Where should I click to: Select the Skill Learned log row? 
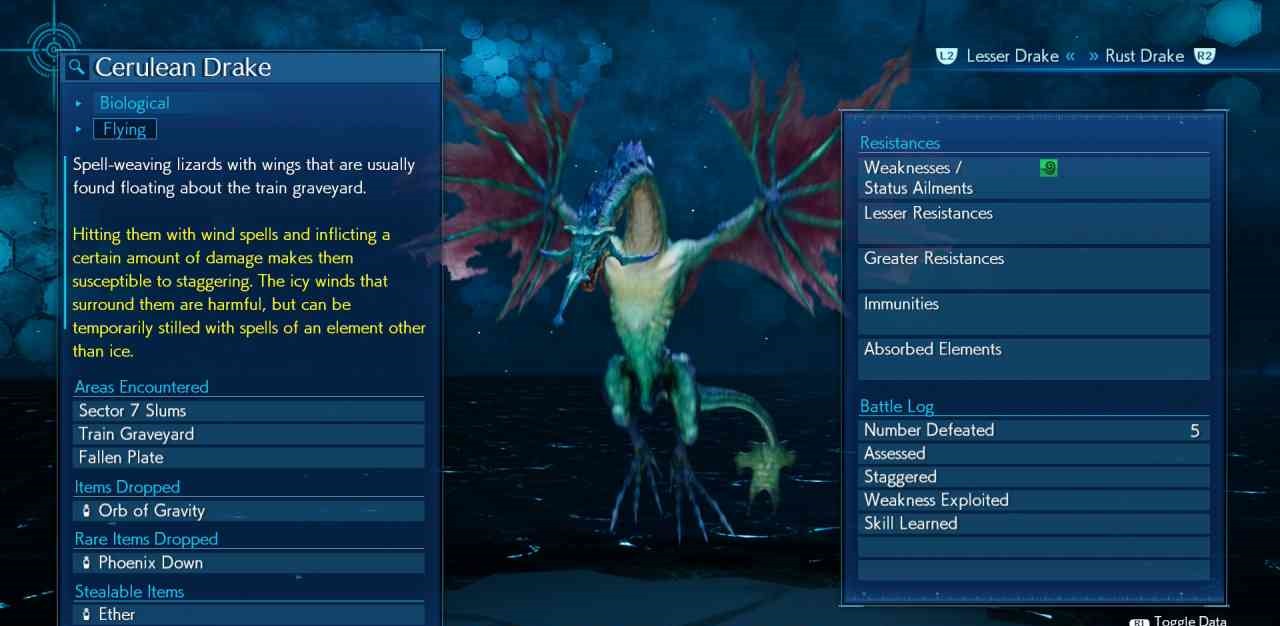[1033, 524]
